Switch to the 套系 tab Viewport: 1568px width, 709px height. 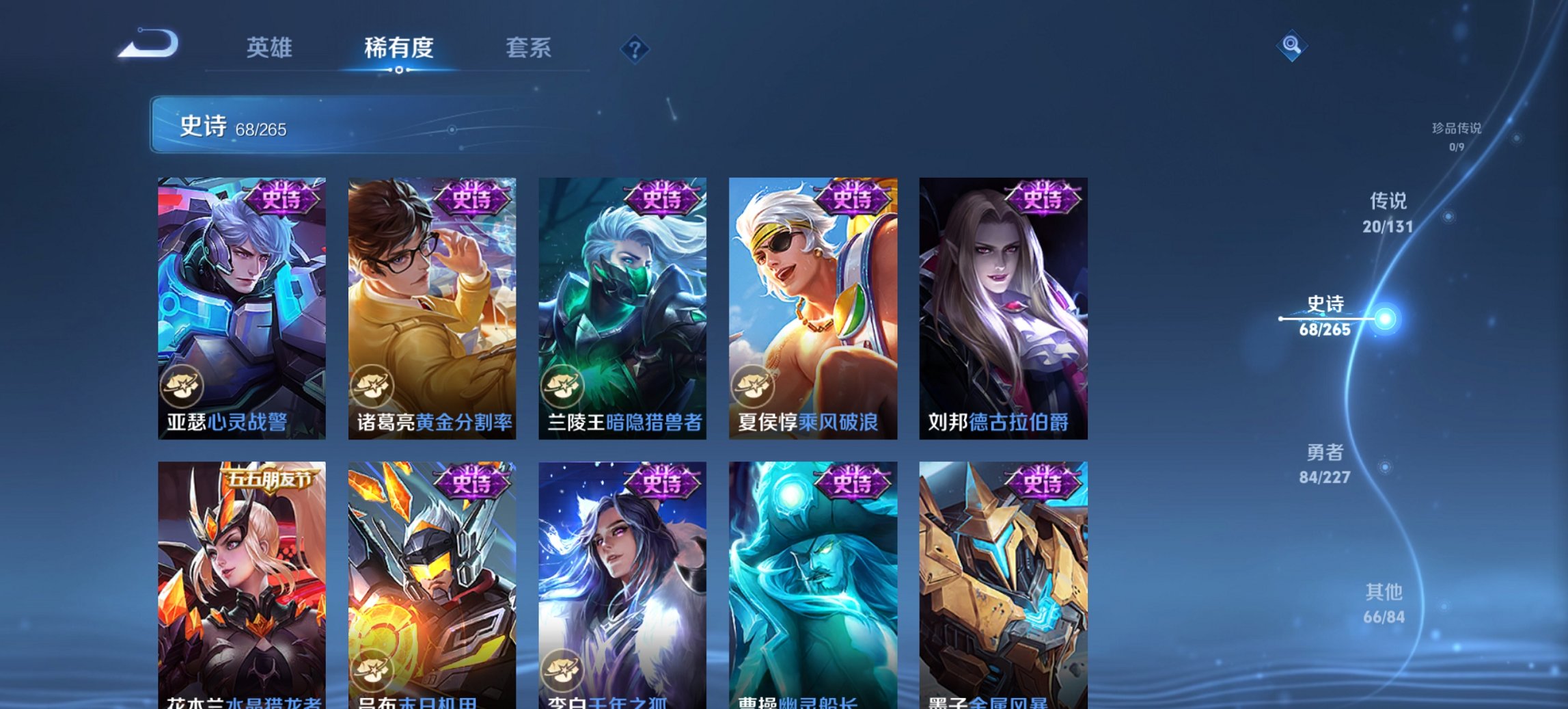pos(529,48)
